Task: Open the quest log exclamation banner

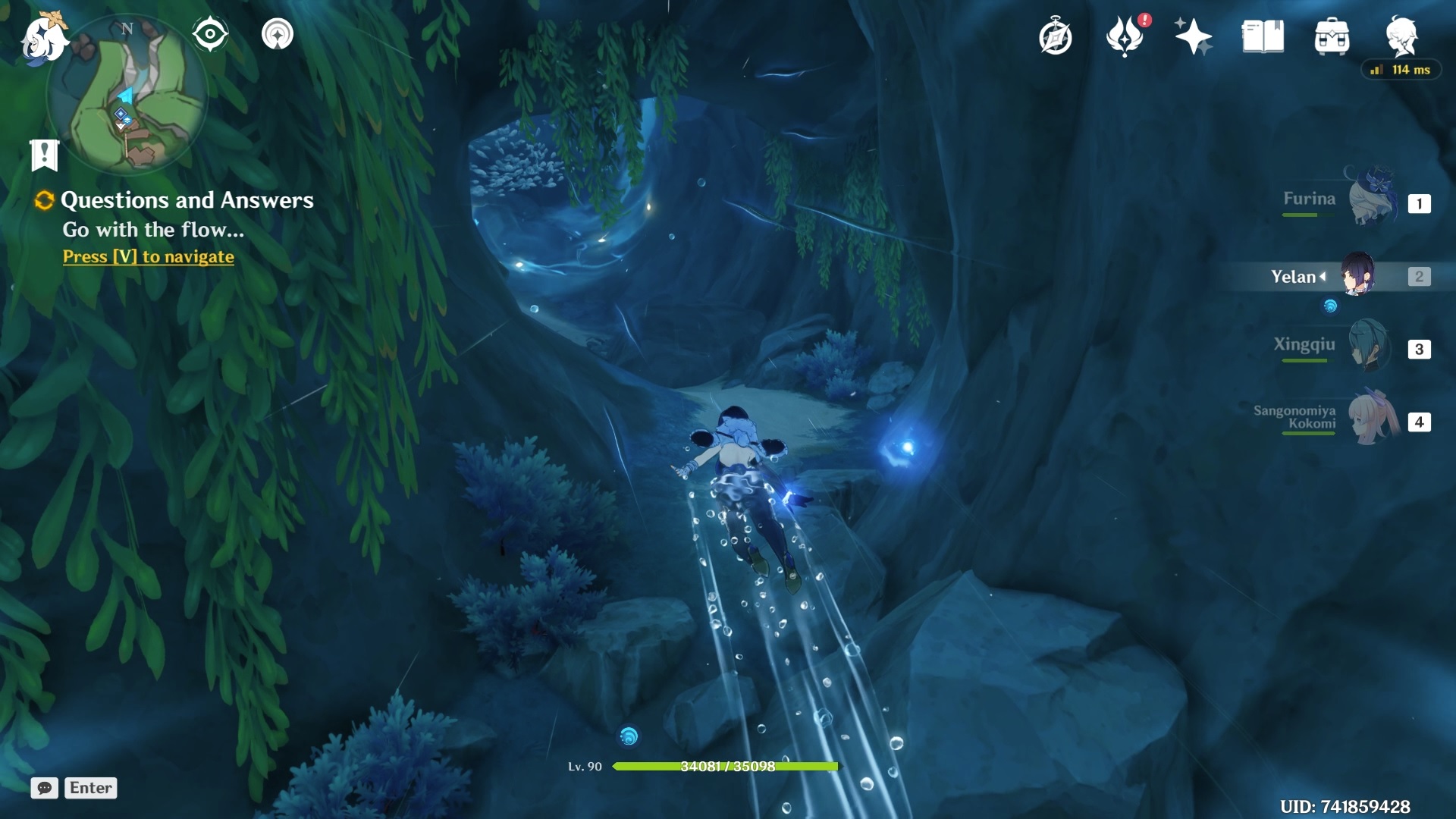Action: click(x=44, y=155)
